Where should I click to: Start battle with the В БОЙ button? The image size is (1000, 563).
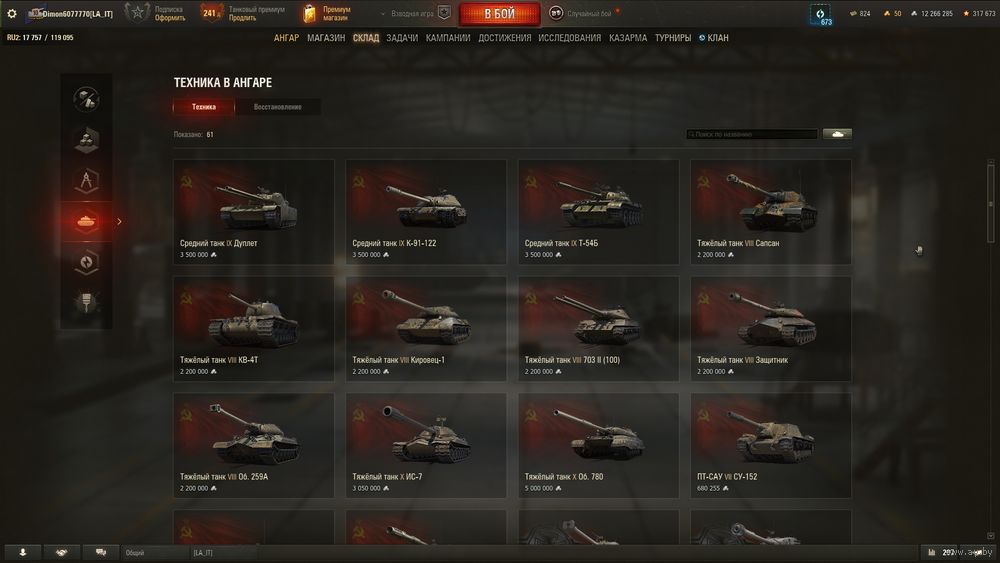coord(499,14)
